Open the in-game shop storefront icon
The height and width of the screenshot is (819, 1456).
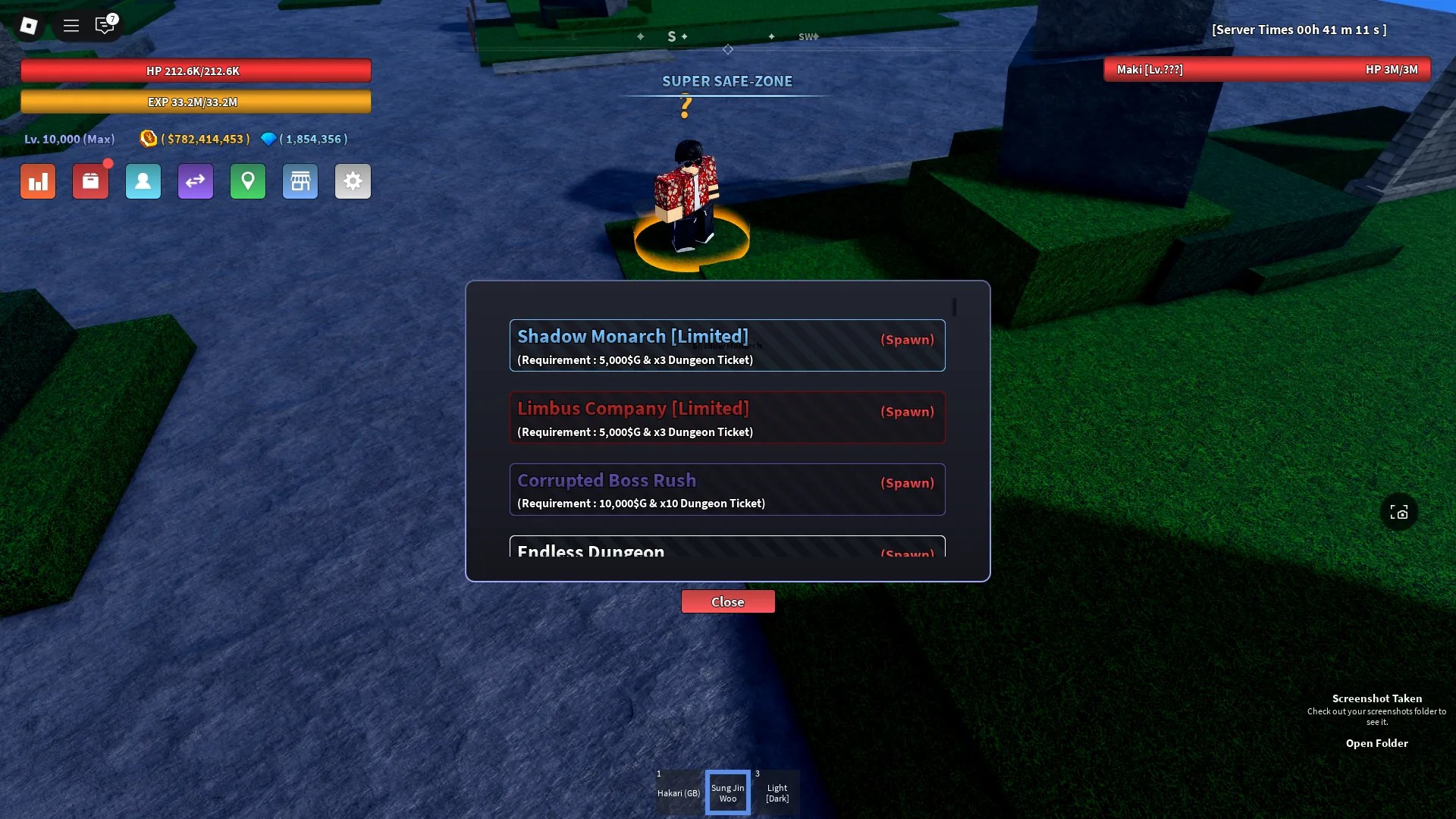click(x=300, y=181)
